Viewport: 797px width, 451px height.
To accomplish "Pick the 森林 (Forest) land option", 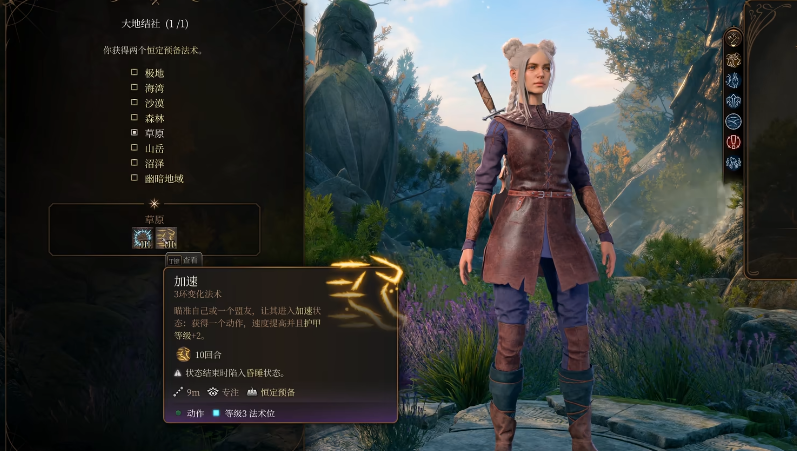I will pos(135,117).
